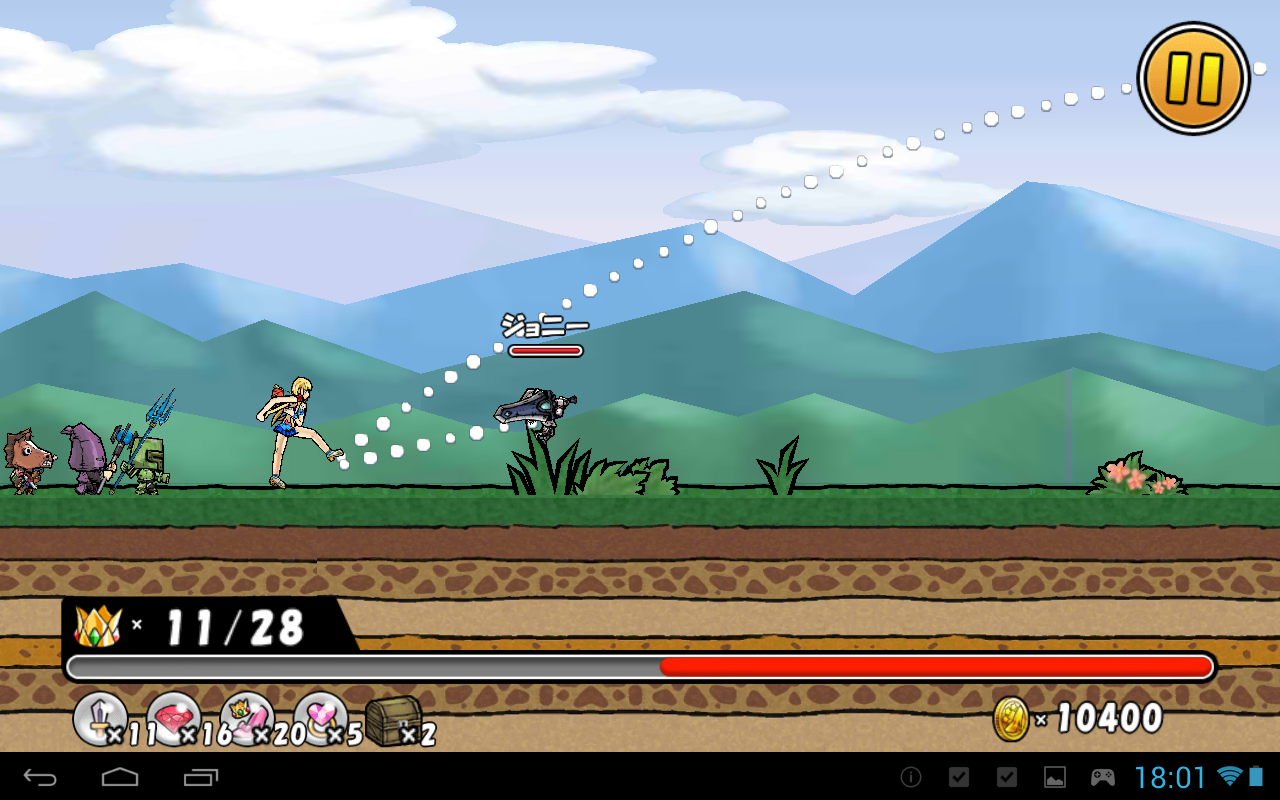
Task: Tap the Android back arrow
Action: tap(41, 777)
